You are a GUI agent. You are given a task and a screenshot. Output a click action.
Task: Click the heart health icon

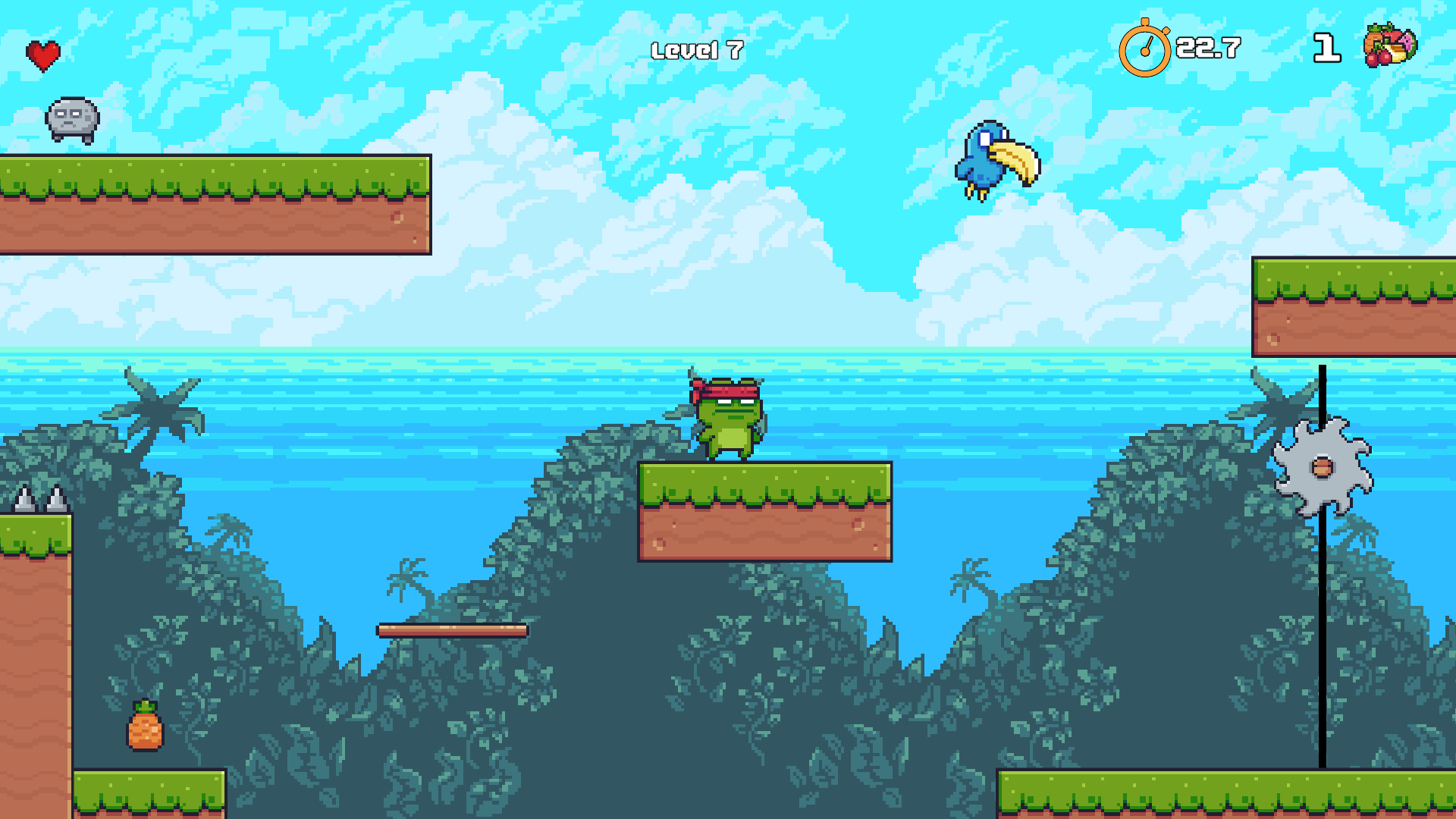43,53
